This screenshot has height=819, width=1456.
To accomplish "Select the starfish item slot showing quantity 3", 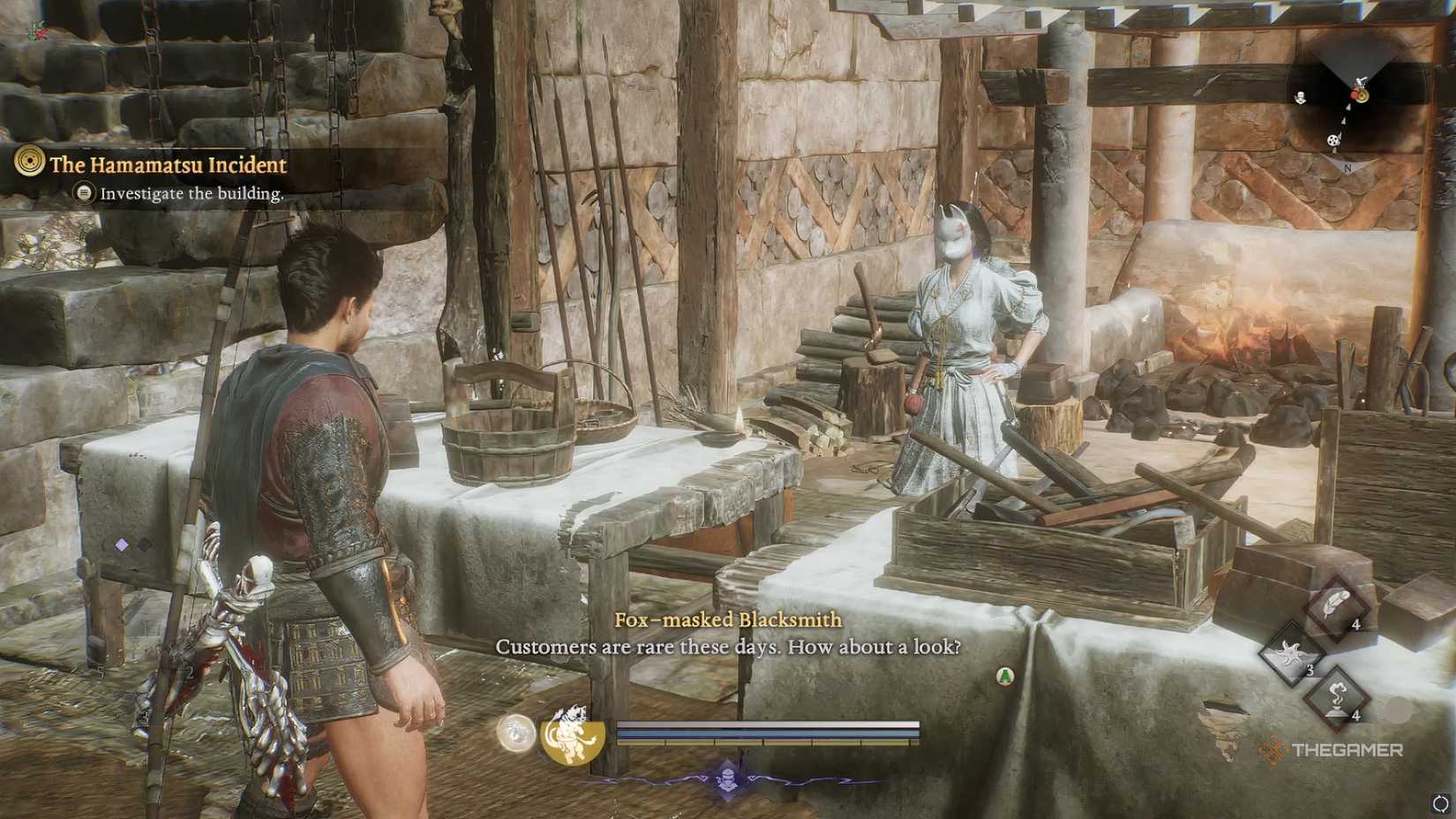I will 1291,654.
